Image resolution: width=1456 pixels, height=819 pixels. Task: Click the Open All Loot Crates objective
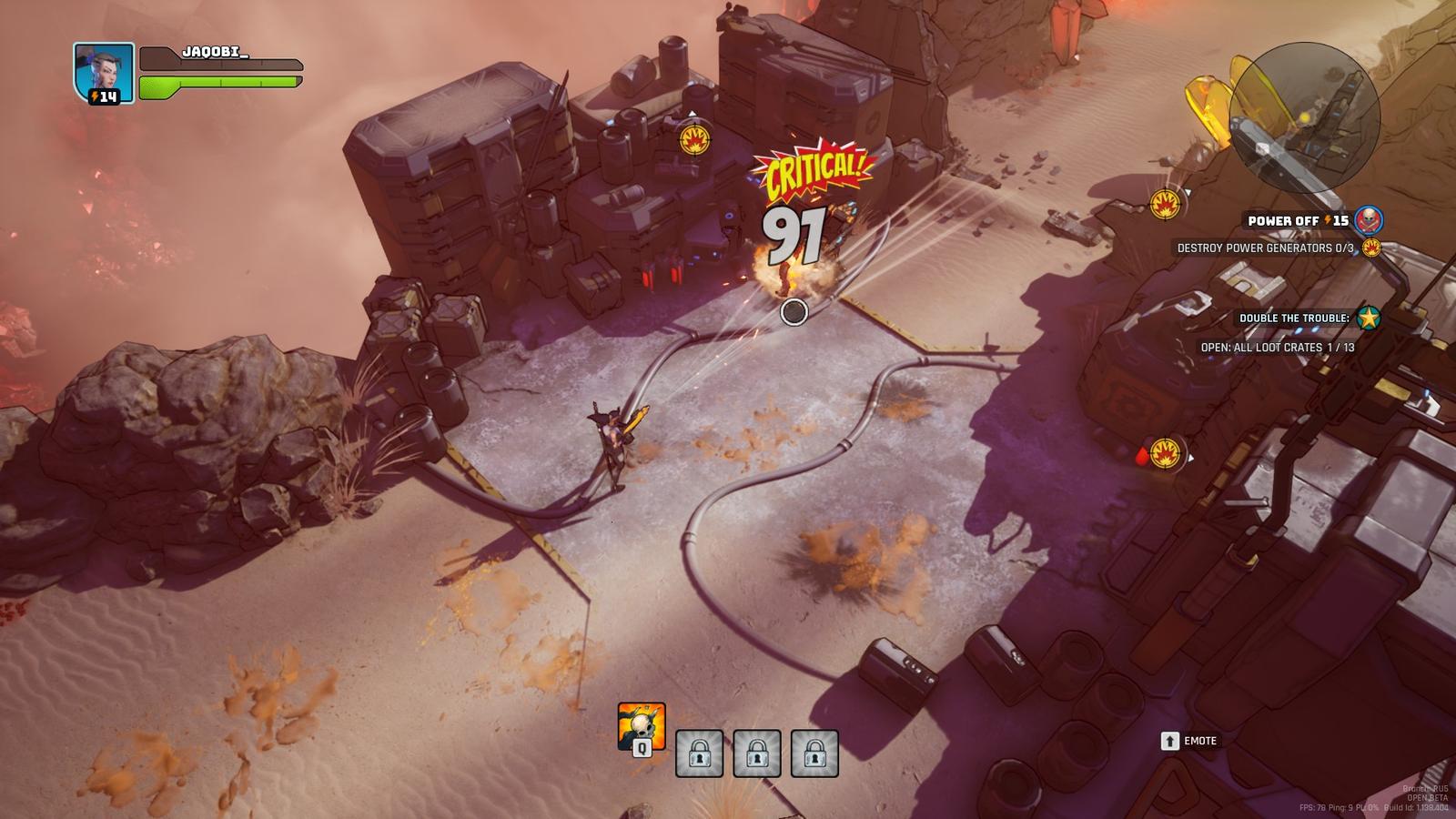coord(1277,348)
